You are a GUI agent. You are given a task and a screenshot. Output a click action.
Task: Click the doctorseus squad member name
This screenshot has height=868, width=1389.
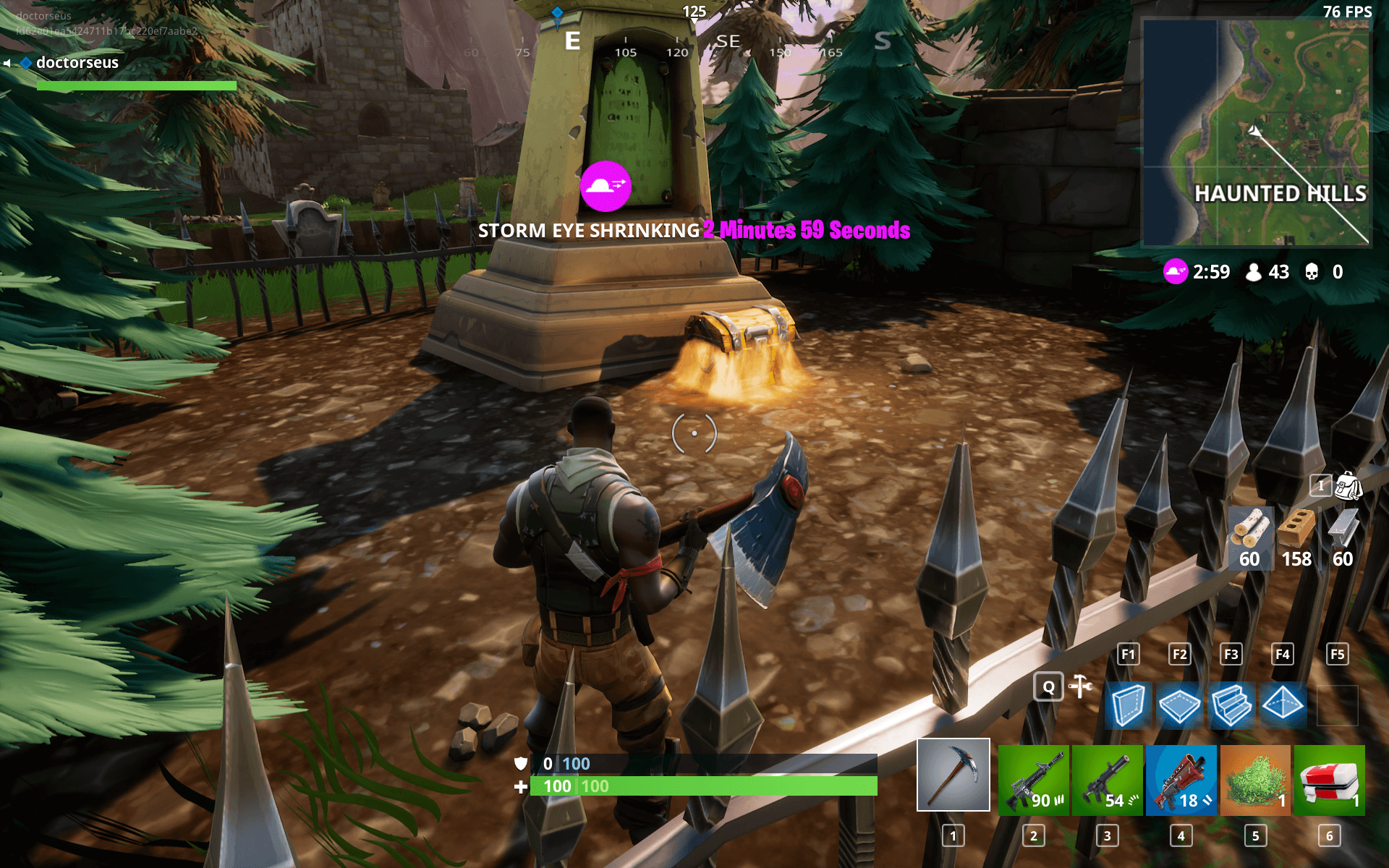pos(77,63)
